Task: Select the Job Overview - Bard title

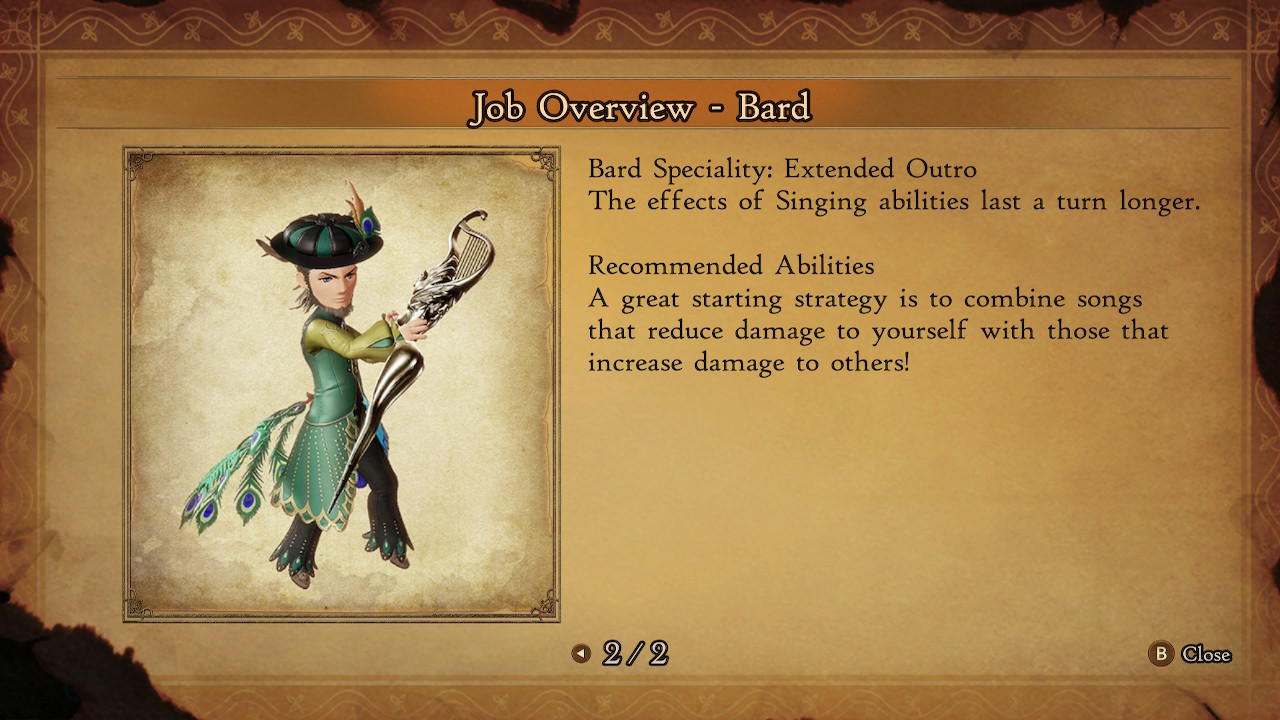Action: (640, 106)
